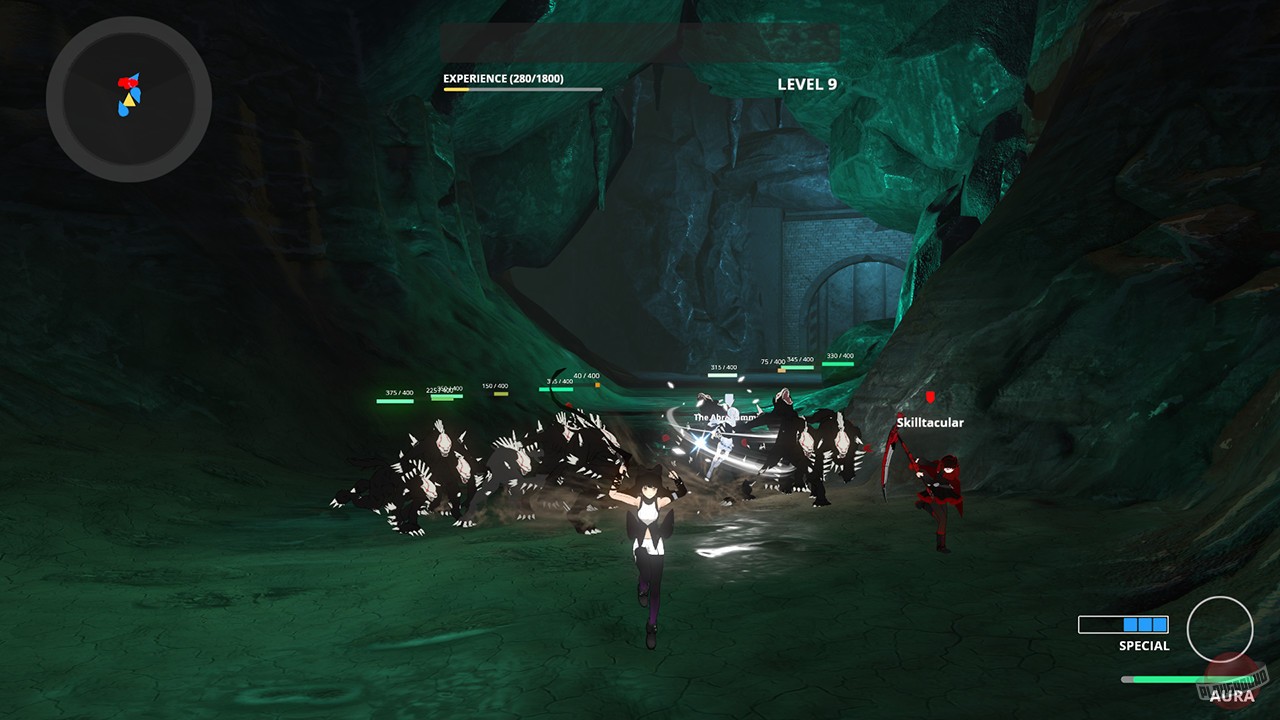The image size is (1280, 720).
Task: Click the rightmost blue SPECIAL segment
Action: coord(1159,624)
